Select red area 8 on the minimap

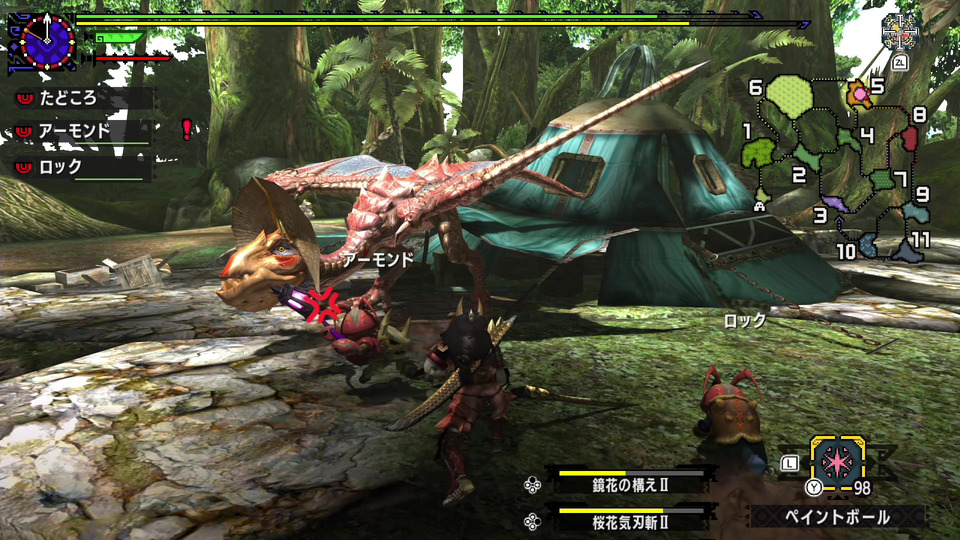tap(910, 136)
